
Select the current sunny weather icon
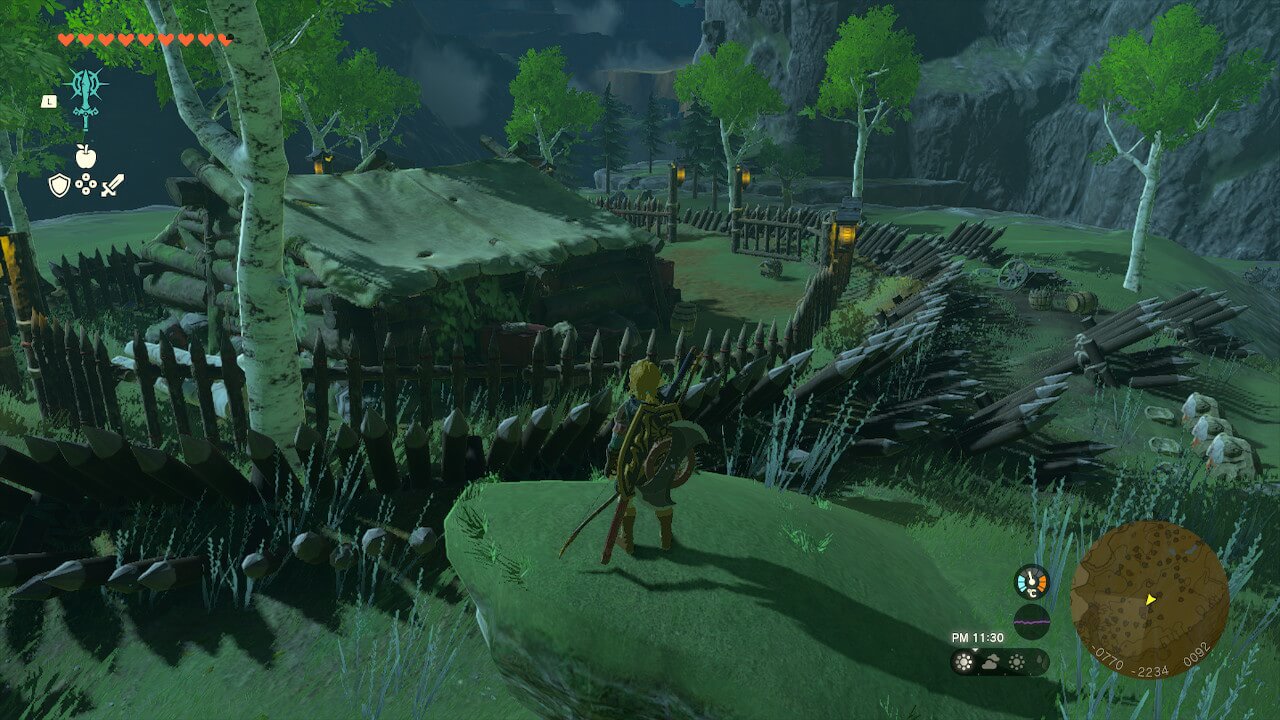pos(965,662)
